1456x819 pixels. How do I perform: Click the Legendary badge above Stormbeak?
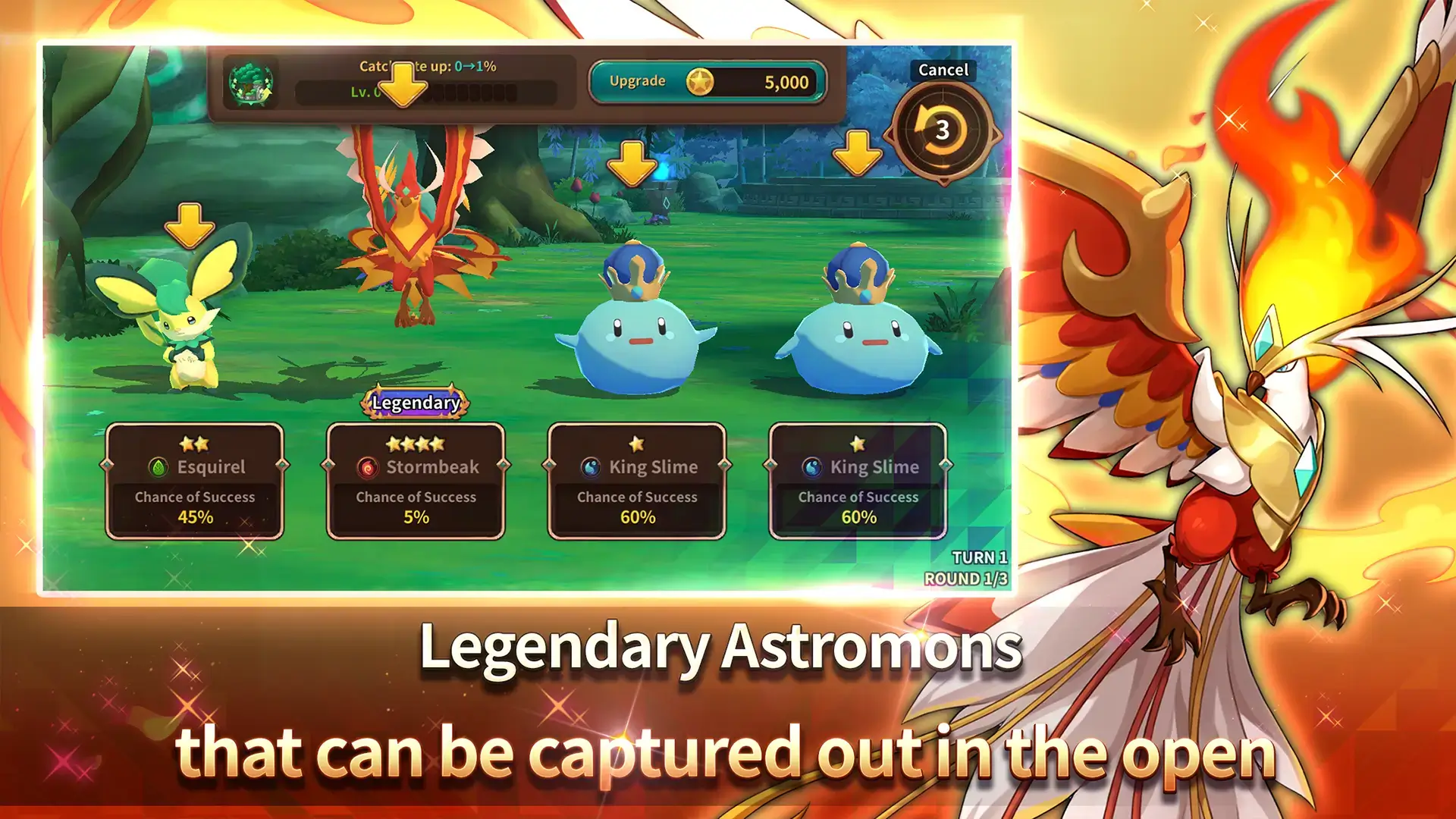point(414,404)
